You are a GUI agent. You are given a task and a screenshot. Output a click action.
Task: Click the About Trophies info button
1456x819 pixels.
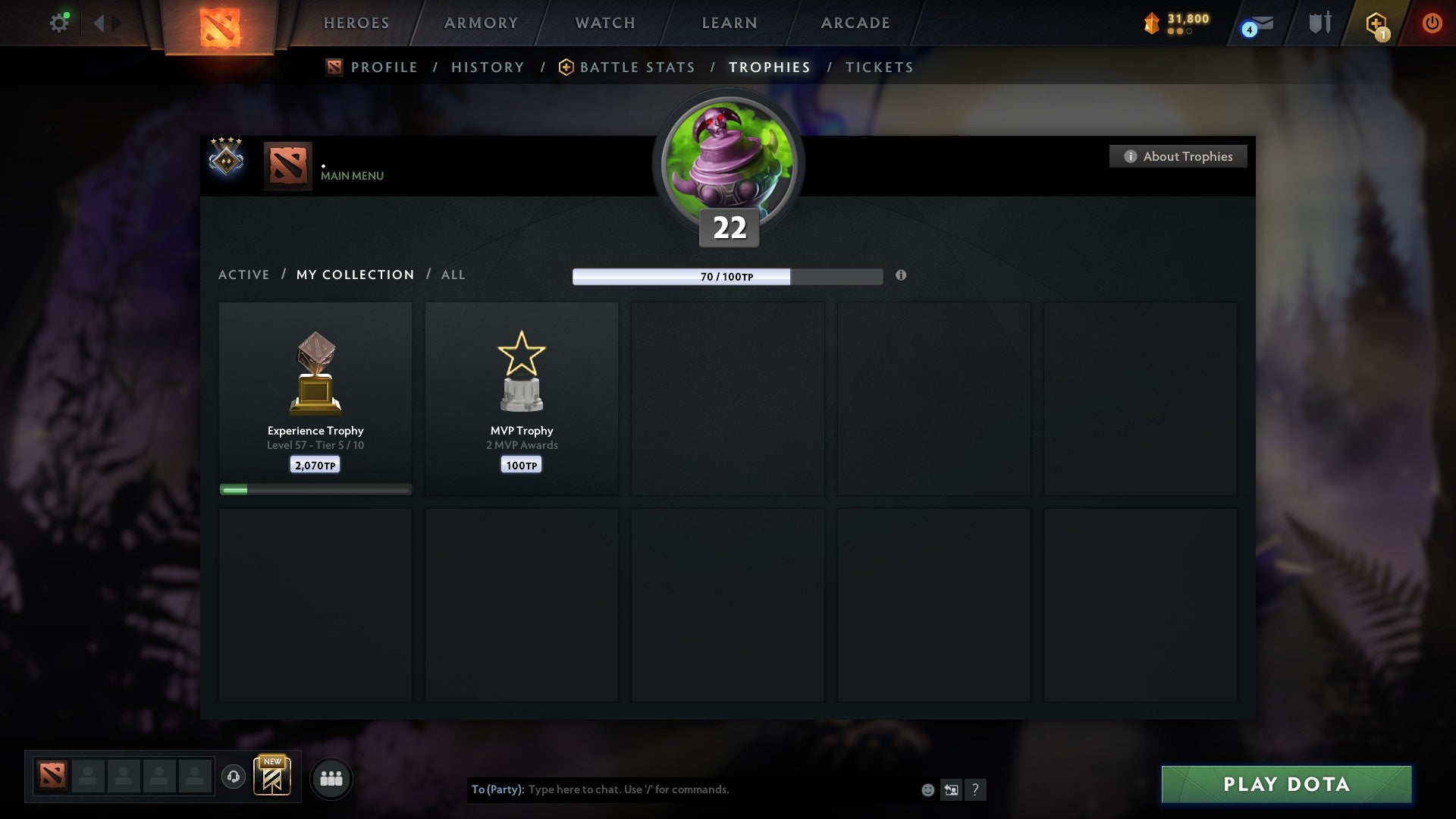click(x=1178, y=156)
